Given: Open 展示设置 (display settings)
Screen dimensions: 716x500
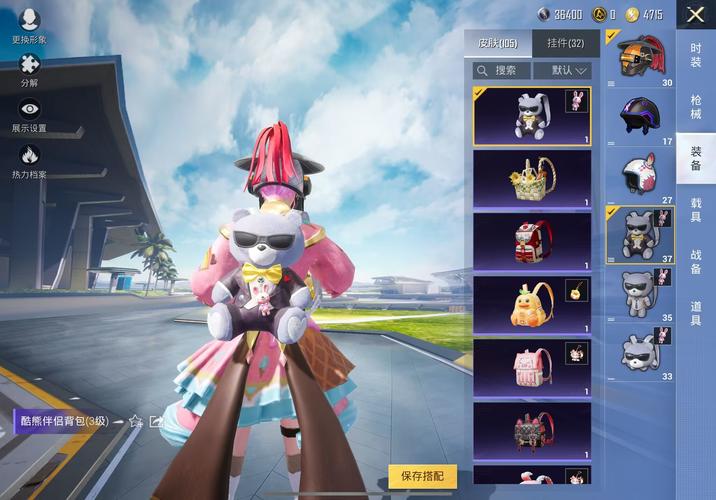Looking at the screenshot, I should click(x=29, y=114).
